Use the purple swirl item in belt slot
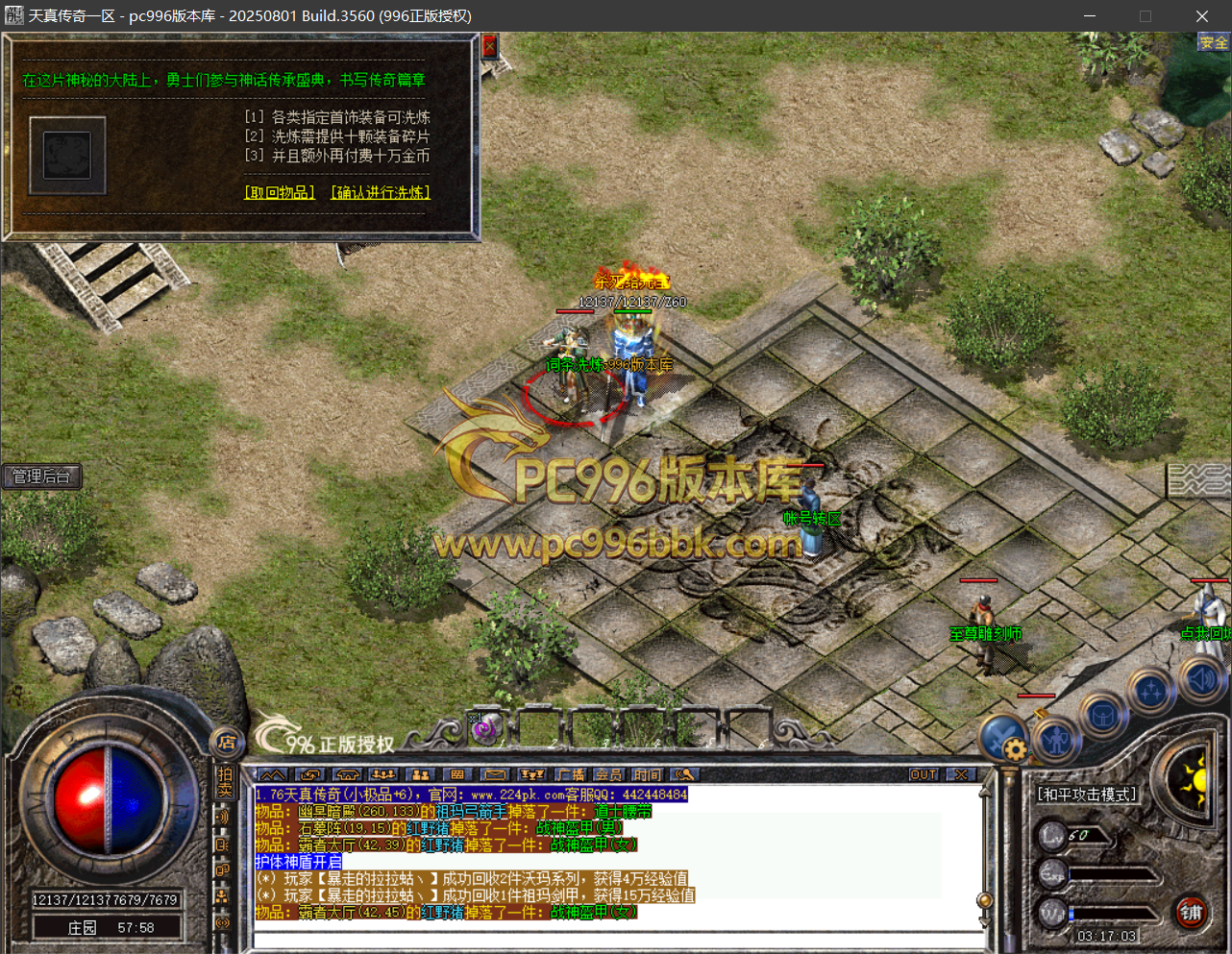This screenshot has height=954, width=1232. coord(484,728)
